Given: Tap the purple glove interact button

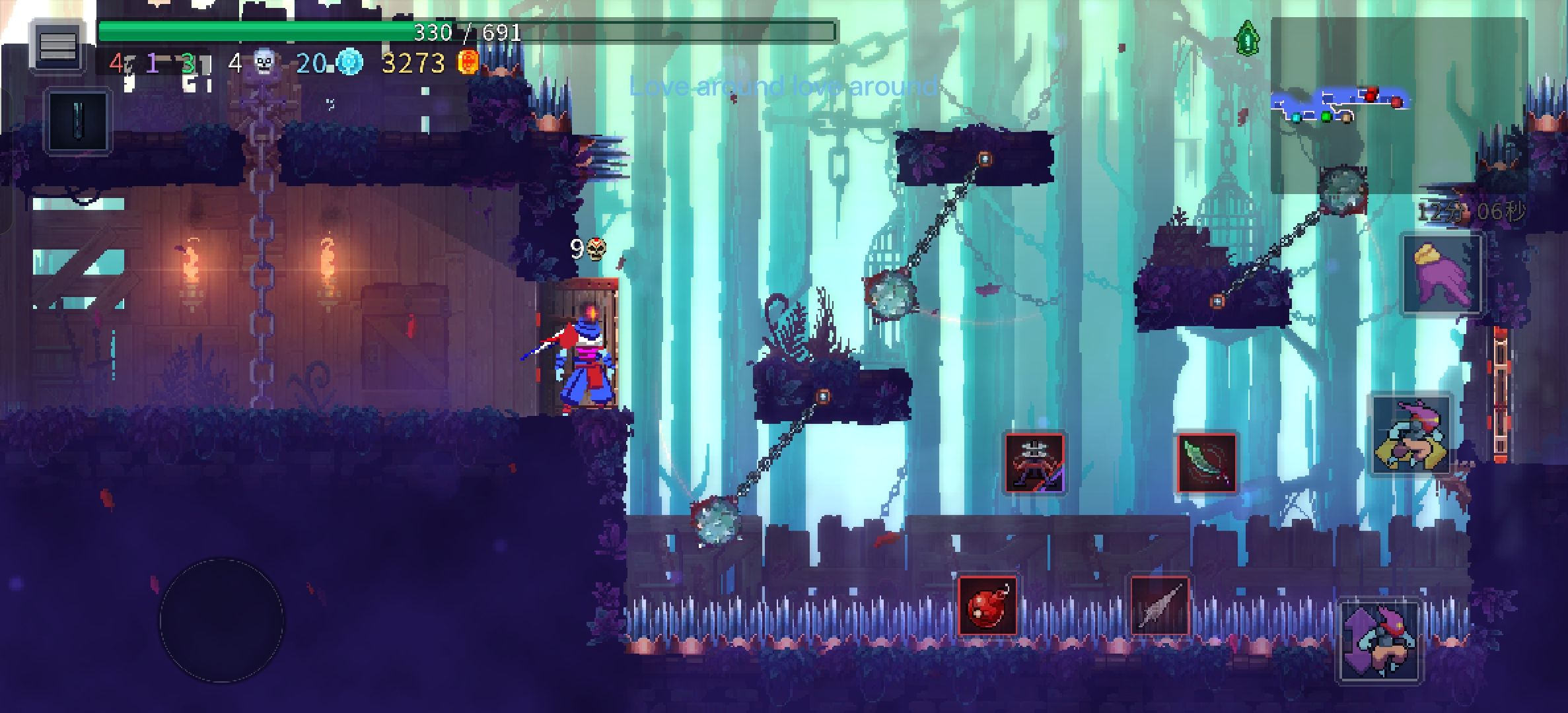Looking at the screenshot, I should pos(1442,275).
